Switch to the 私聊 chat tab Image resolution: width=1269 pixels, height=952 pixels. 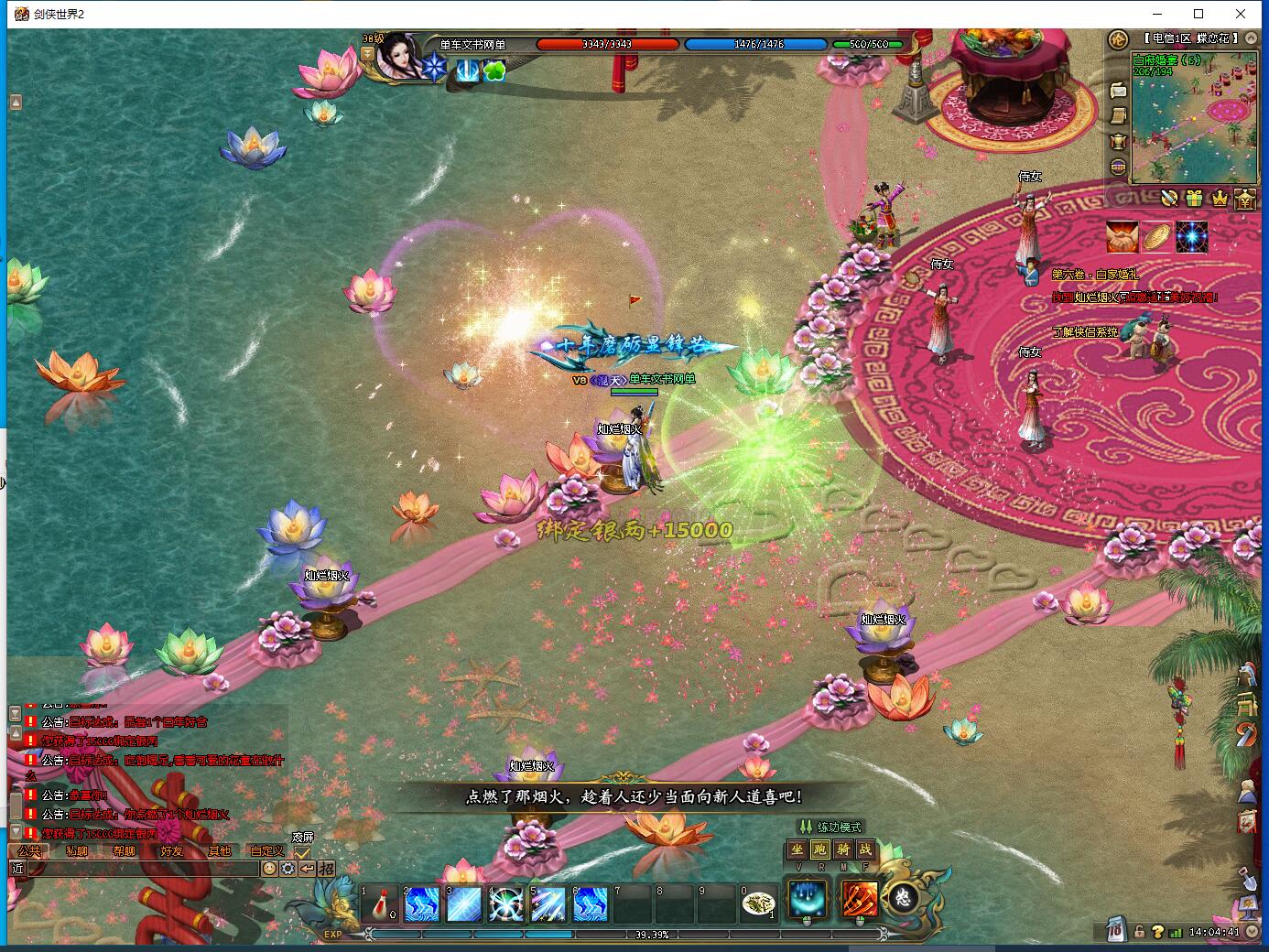point(77,850)
